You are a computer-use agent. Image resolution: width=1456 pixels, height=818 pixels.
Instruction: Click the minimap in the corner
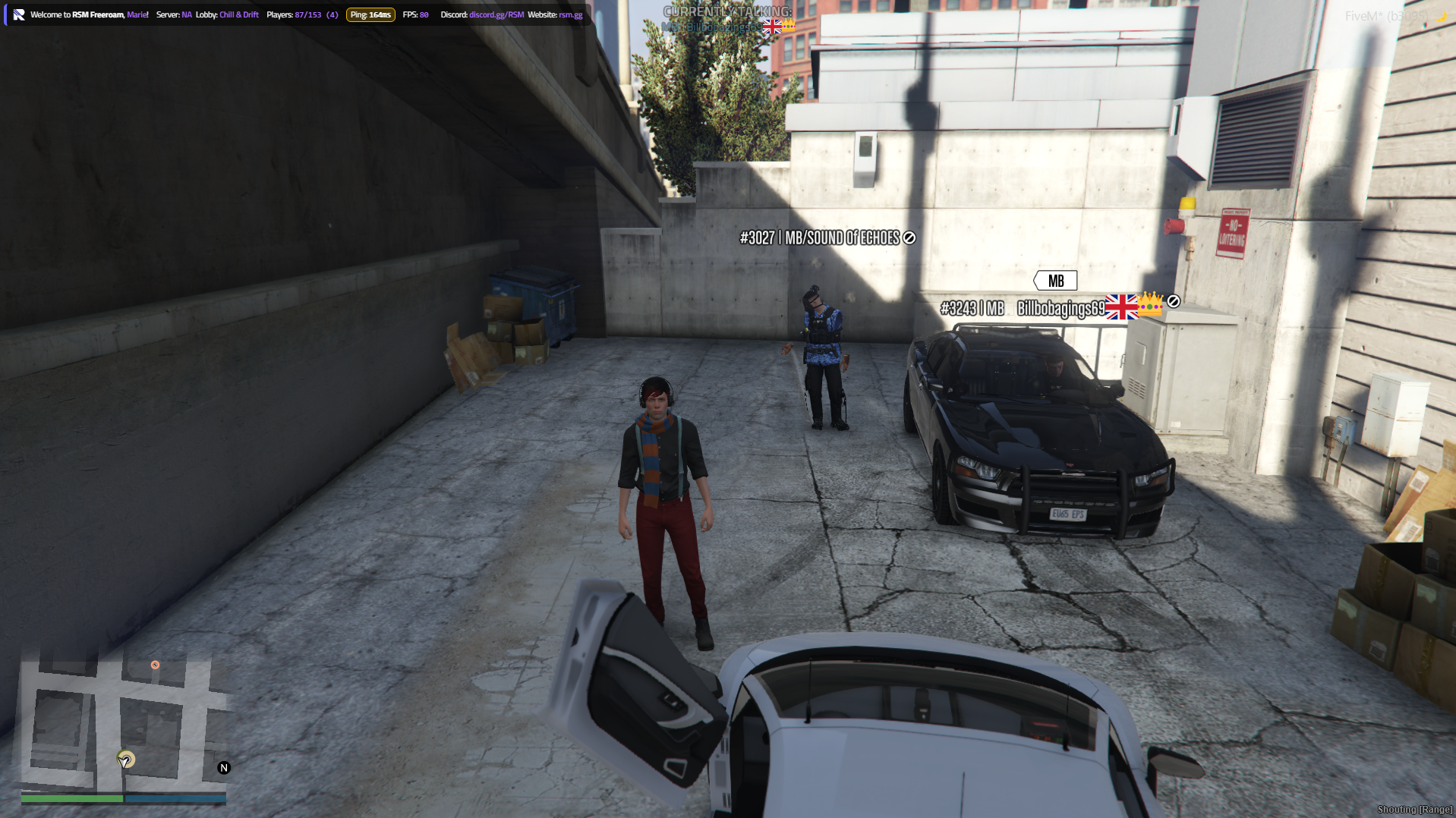click(121, 721)
